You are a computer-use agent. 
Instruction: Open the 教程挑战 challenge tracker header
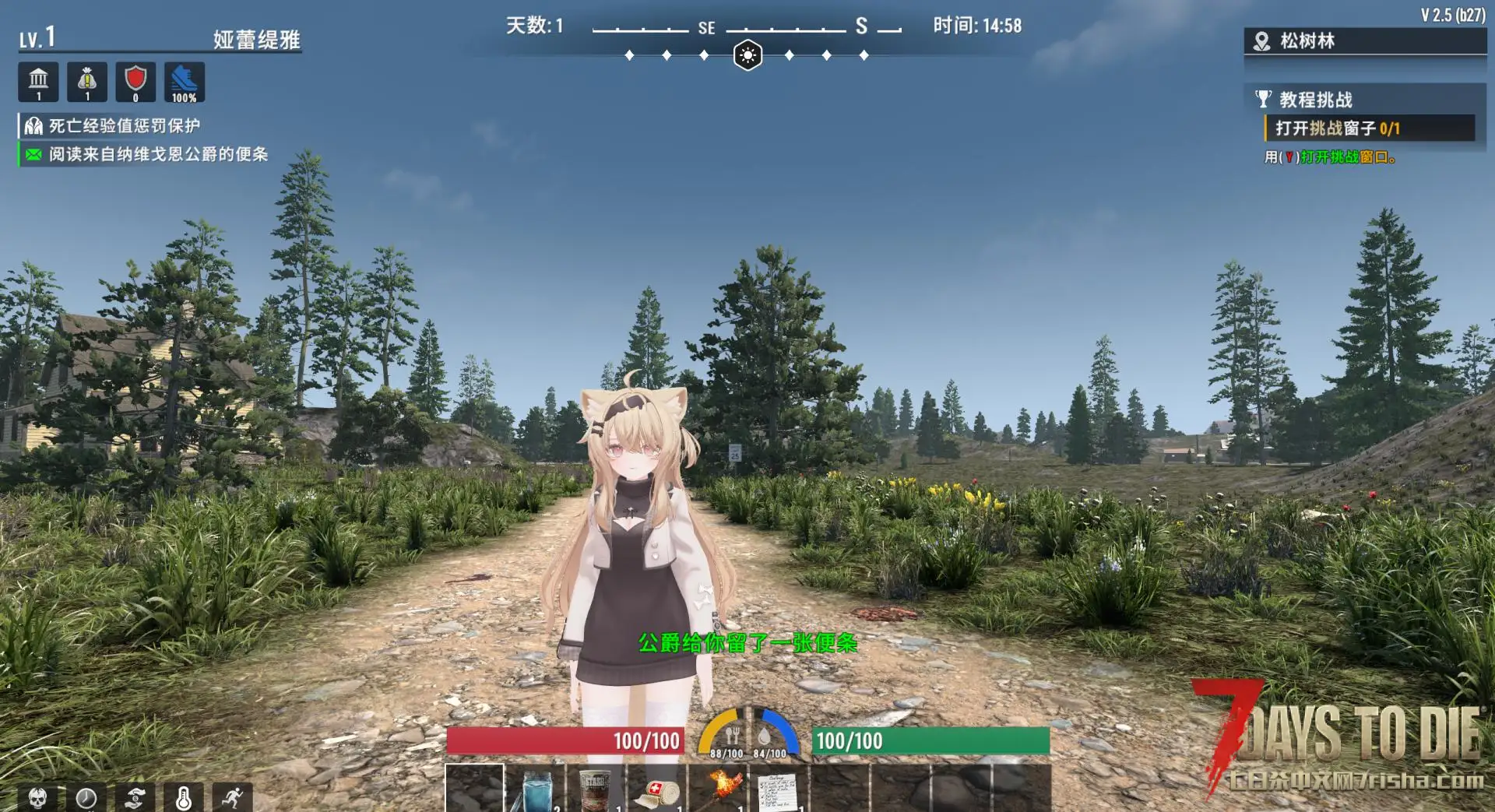coord(1316,100)
